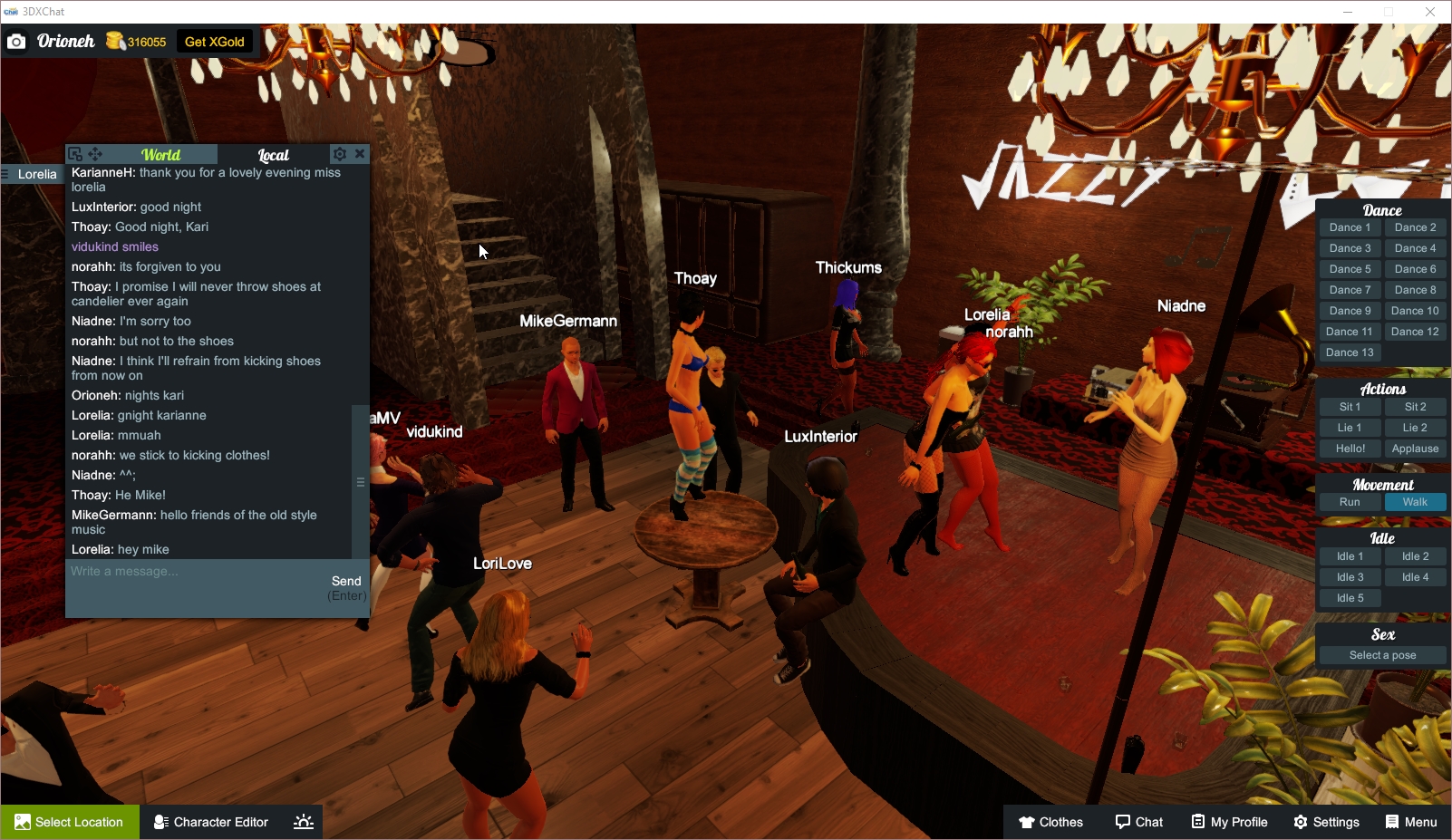Click the Chat icon in the bottom bar
The width and height of the screenshot is (1452, 840).
tap(1139, 822)
